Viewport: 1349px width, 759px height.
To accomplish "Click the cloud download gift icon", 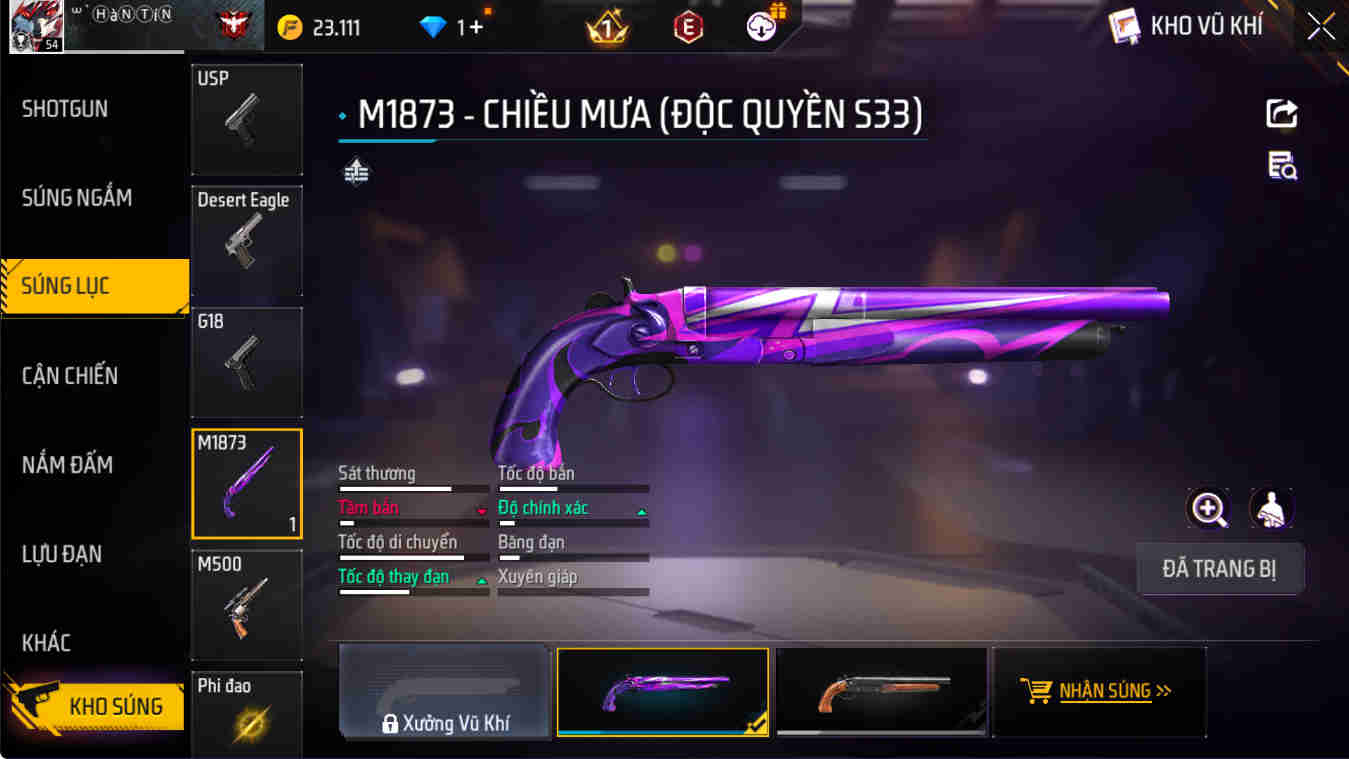I will click(x=758, y=26).
